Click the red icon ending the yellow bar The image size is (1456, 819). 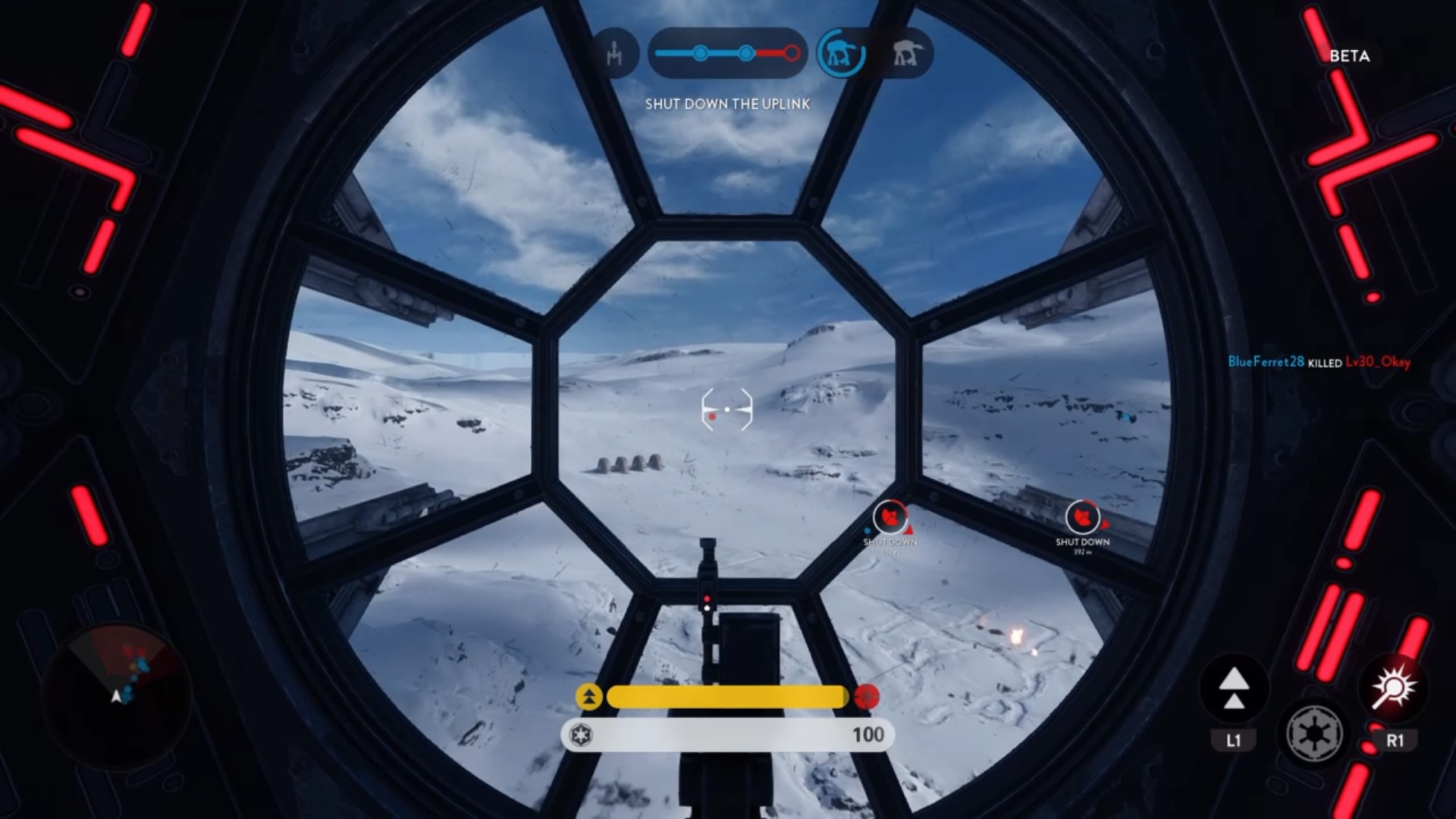click(866, 696)
